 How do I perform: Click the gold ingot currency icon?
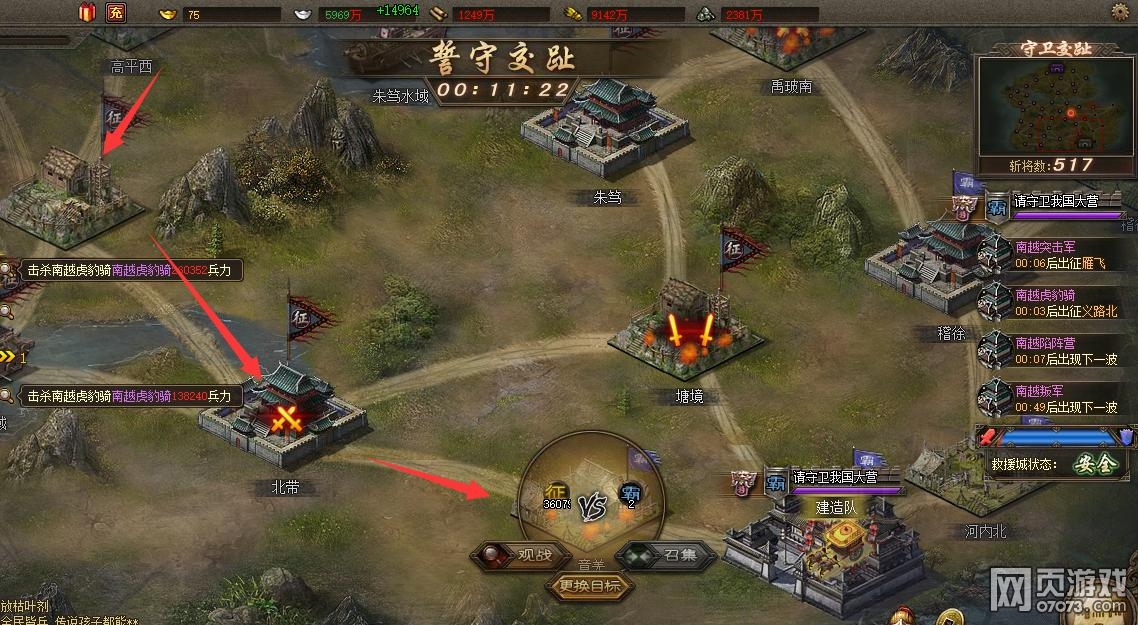(166, 14)
